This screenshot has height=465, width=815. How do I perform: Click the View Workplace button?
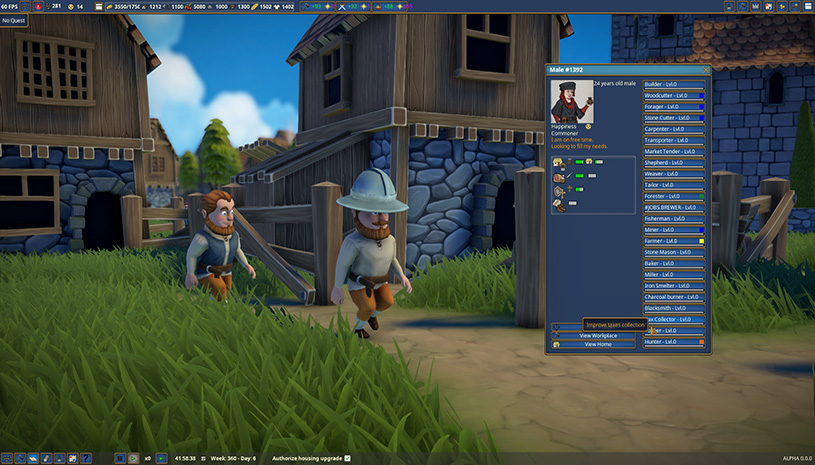pyautogui.click(x=599, y=335)
